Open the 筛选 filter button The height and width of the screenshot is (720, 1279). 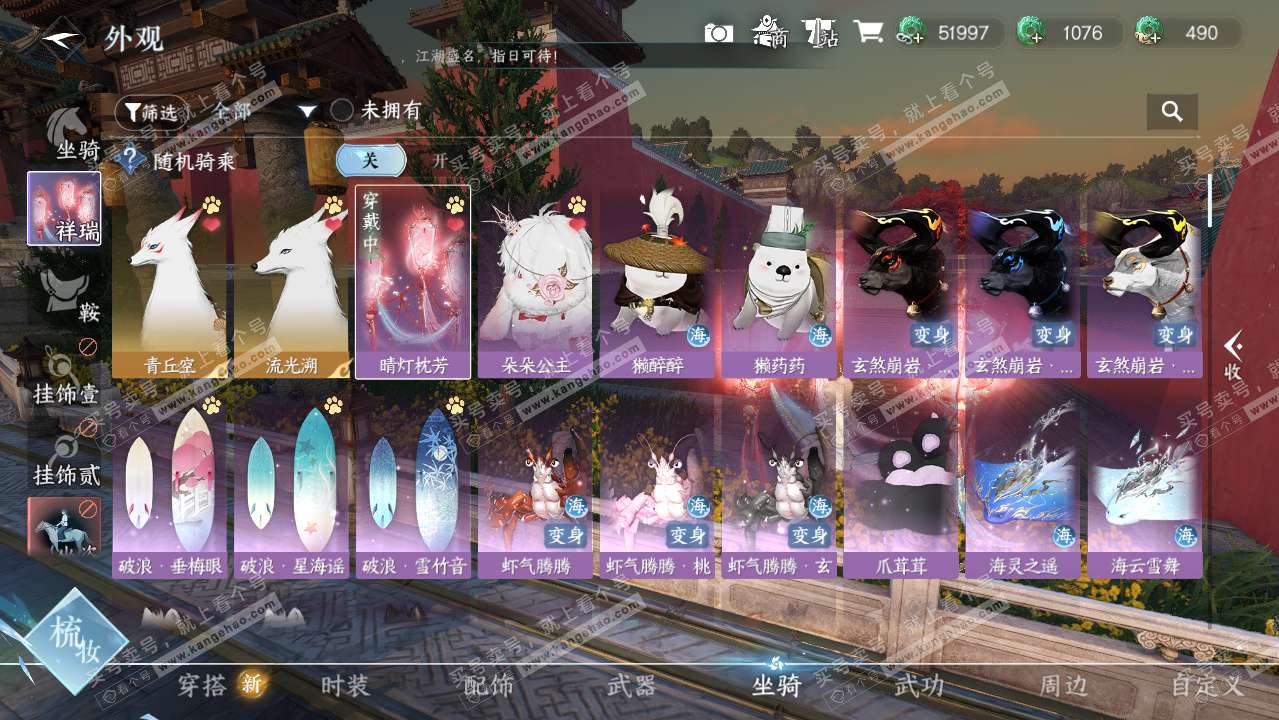[152, 112]
